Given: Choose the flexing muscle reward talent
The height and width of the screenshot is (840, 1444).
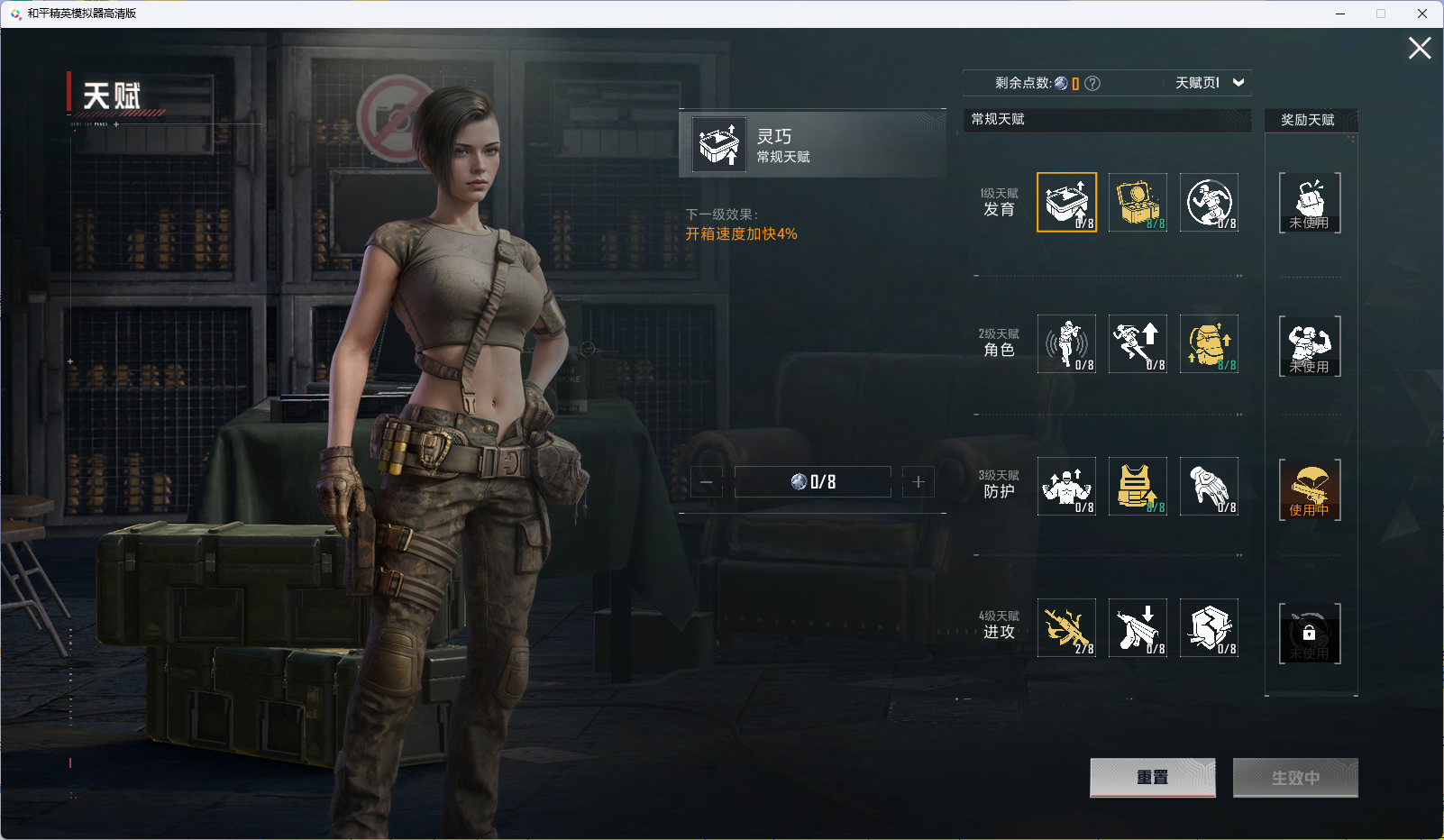Looking at the screenshot, I should [x=1310, y=346].
